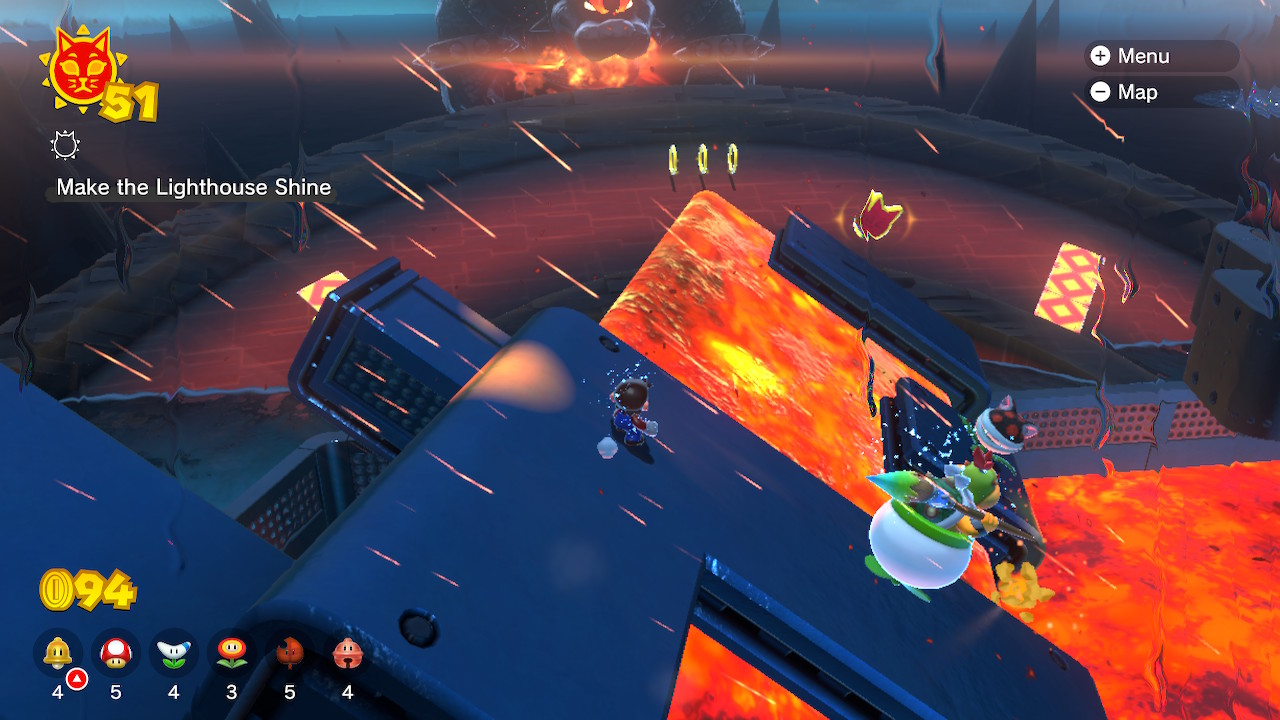Select the Super Bell power-up

click(x=57, y=654)
